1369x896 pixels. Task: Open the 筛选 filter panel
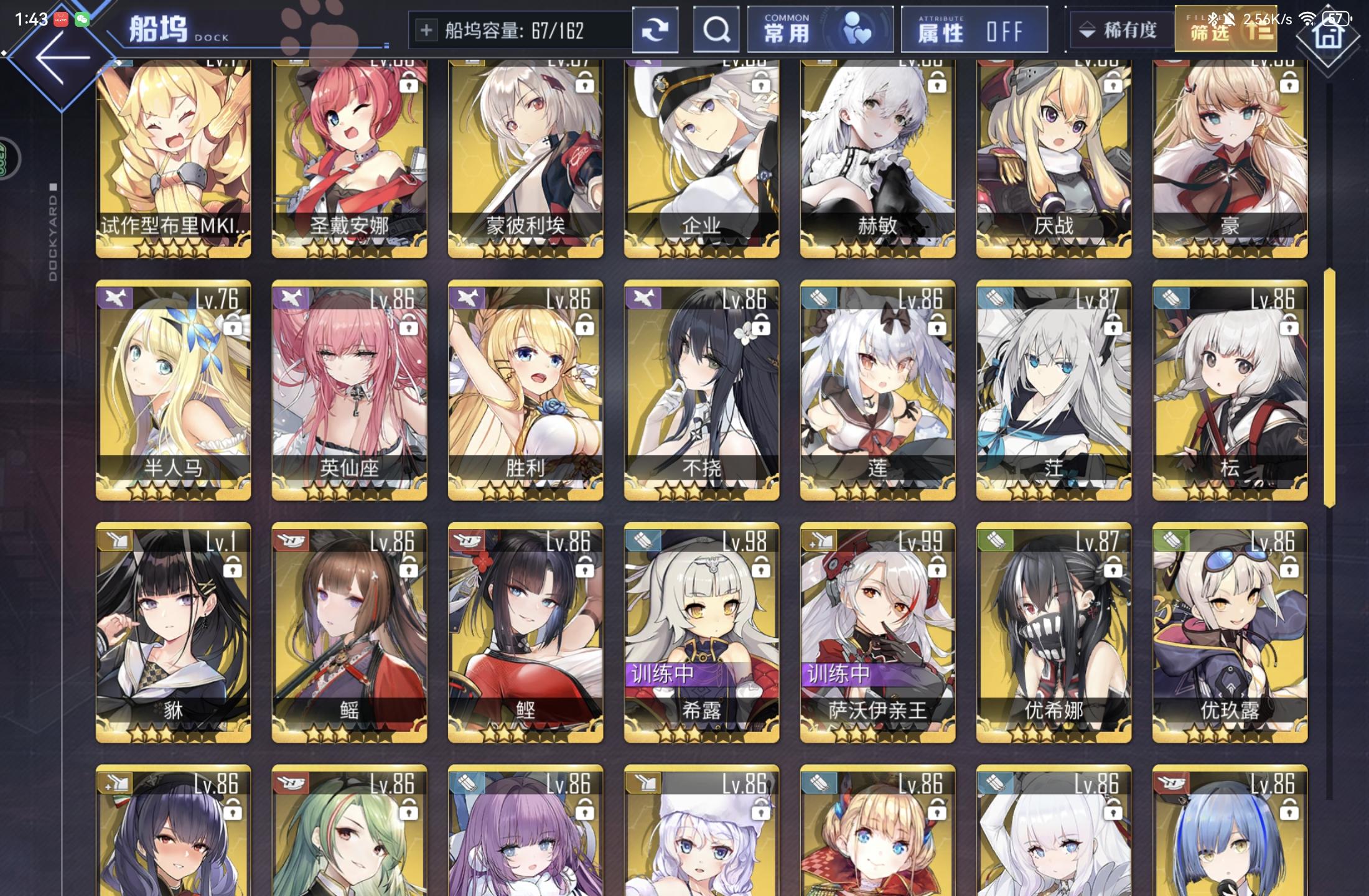1225,29
